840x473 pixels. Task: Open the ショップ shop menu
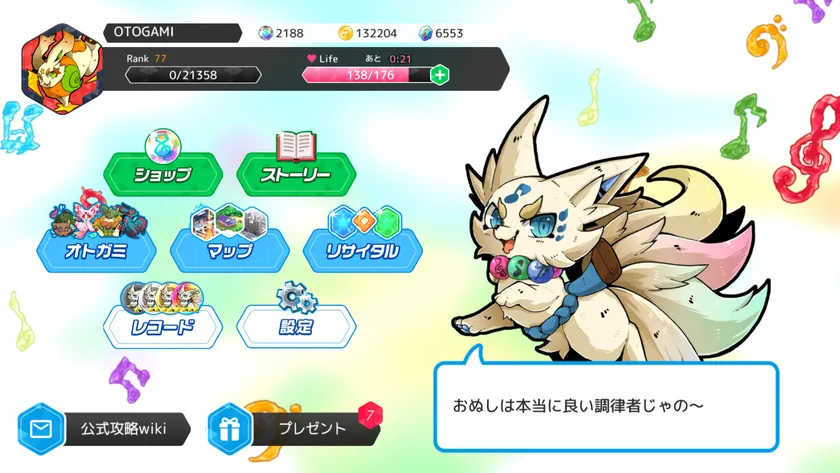[163, 174]
